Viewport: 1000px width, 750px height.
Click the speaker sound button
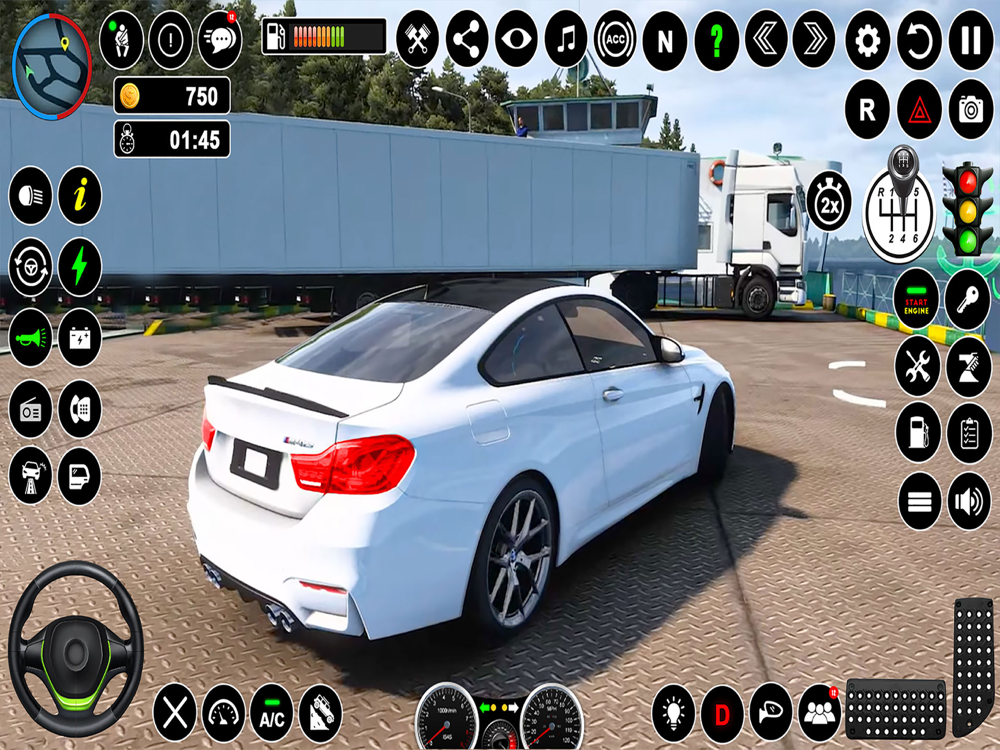coord(969,501)
